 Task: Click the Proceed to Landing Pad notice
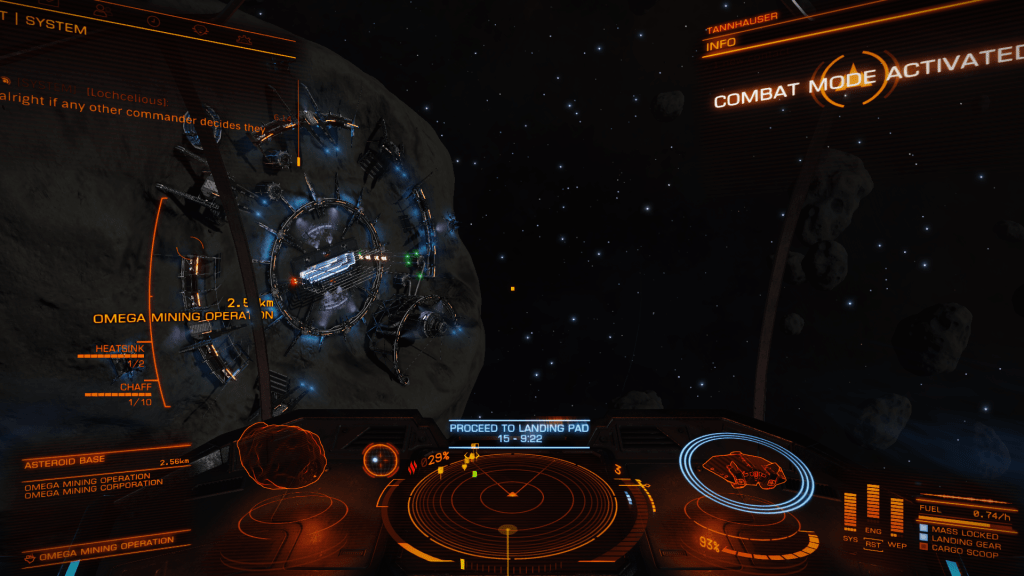(518, 432)
